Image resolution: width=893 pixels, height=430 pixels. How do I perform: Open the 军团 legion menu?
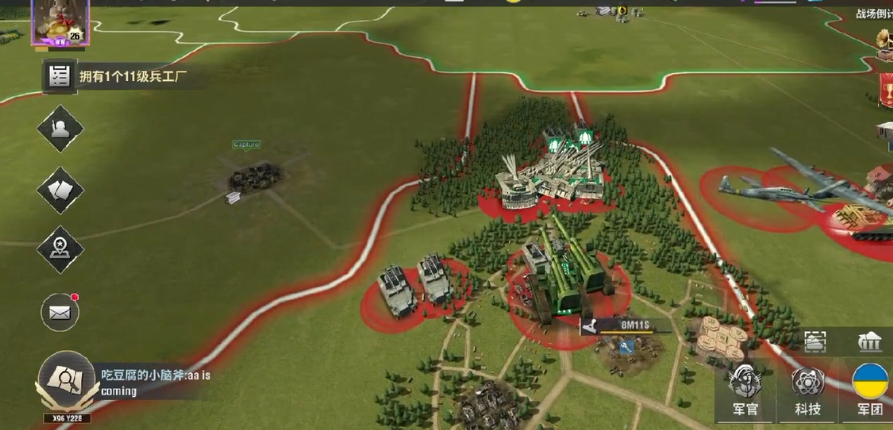(870, 389)
